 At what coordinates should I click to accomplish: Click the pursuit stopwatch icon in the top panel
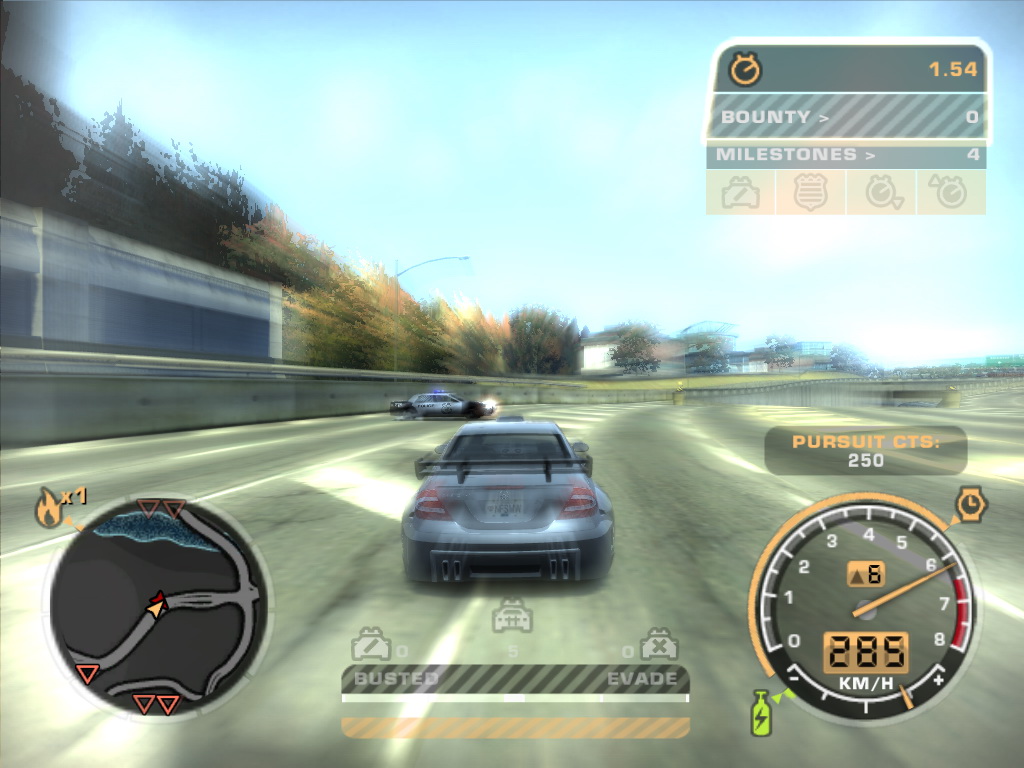point(745,70)
